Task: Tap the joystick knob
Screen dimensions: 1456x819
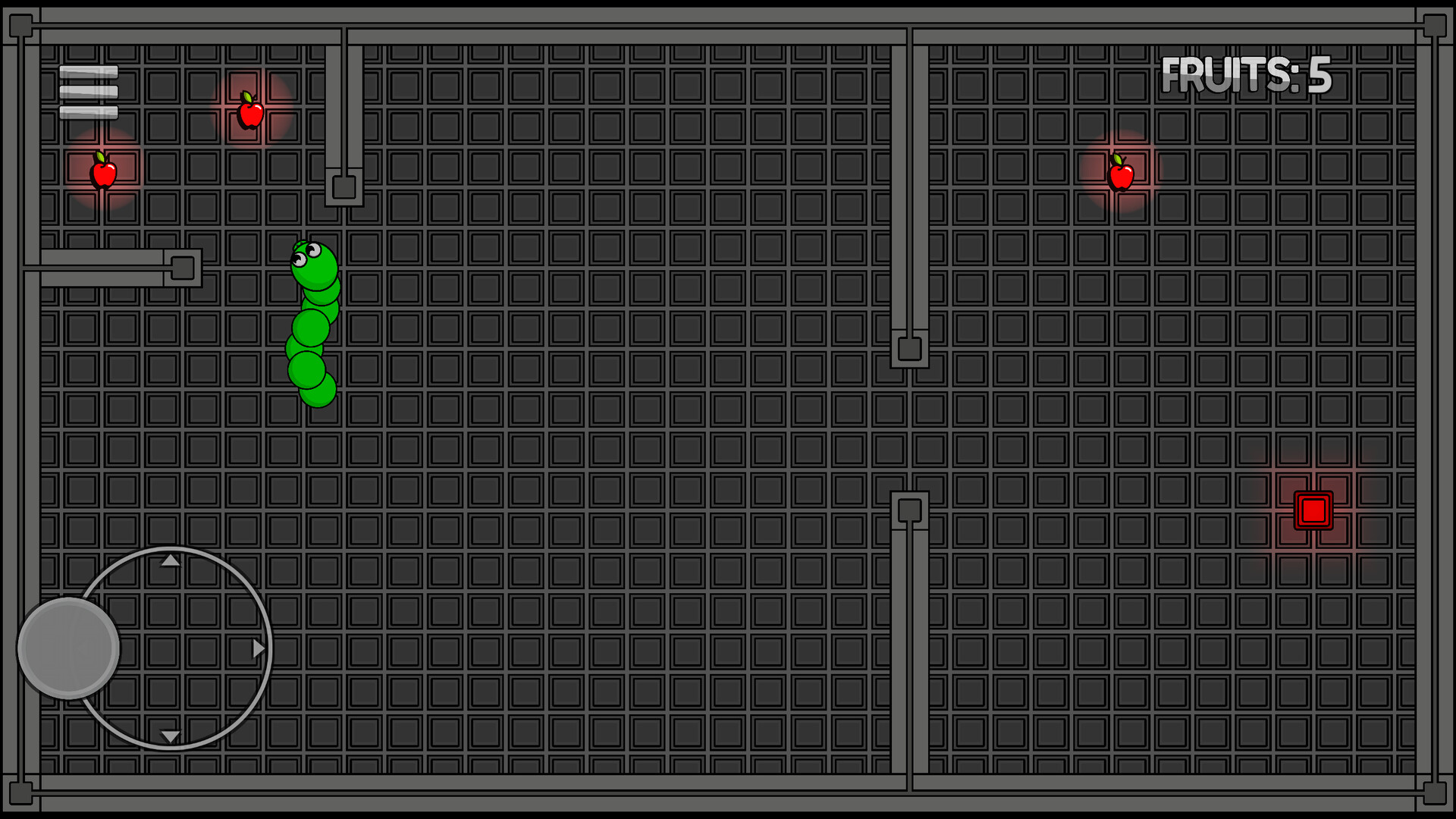Action: (x=68, y=648)
